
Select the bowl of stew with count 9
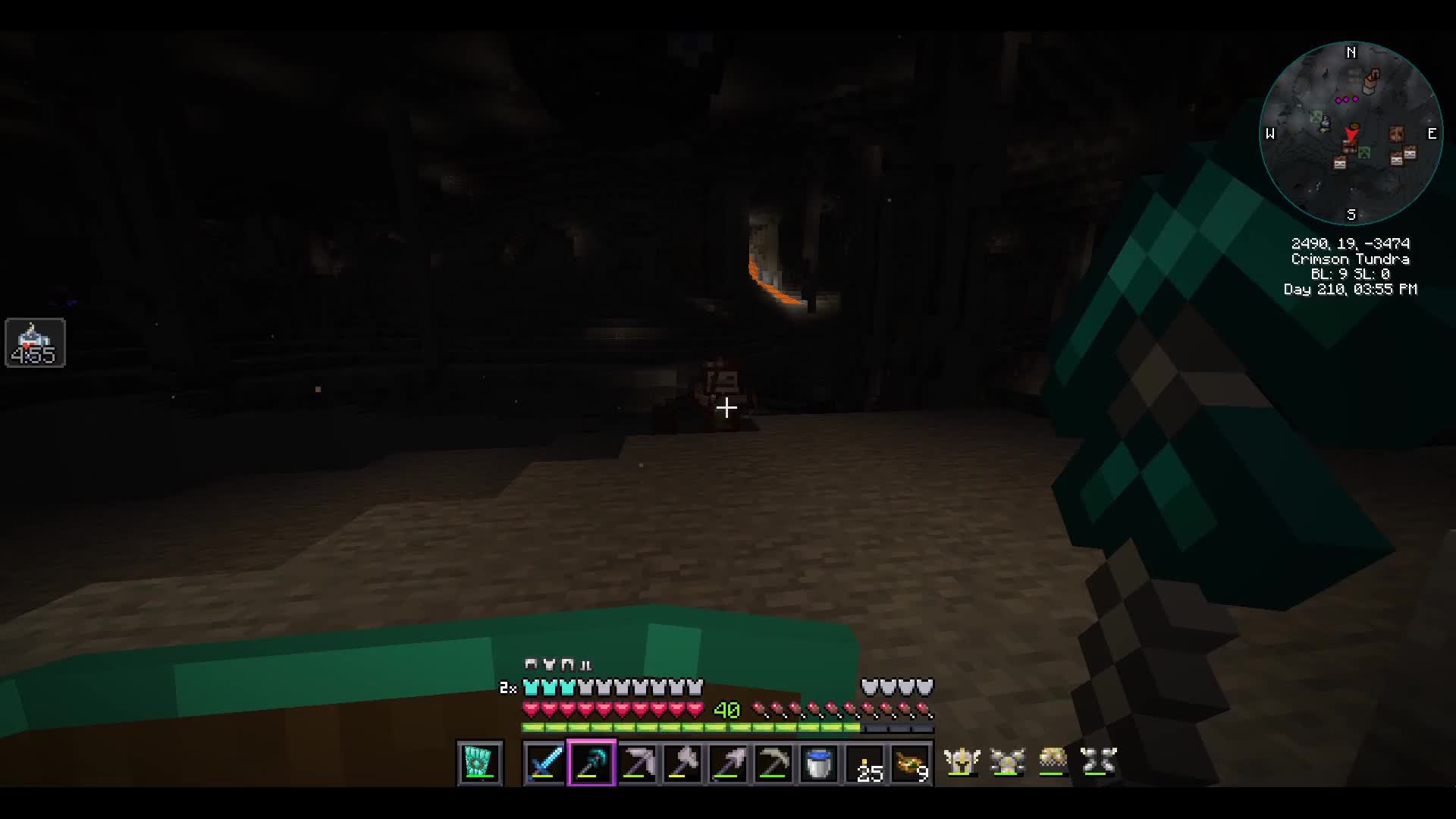click(x=911, y=764)
